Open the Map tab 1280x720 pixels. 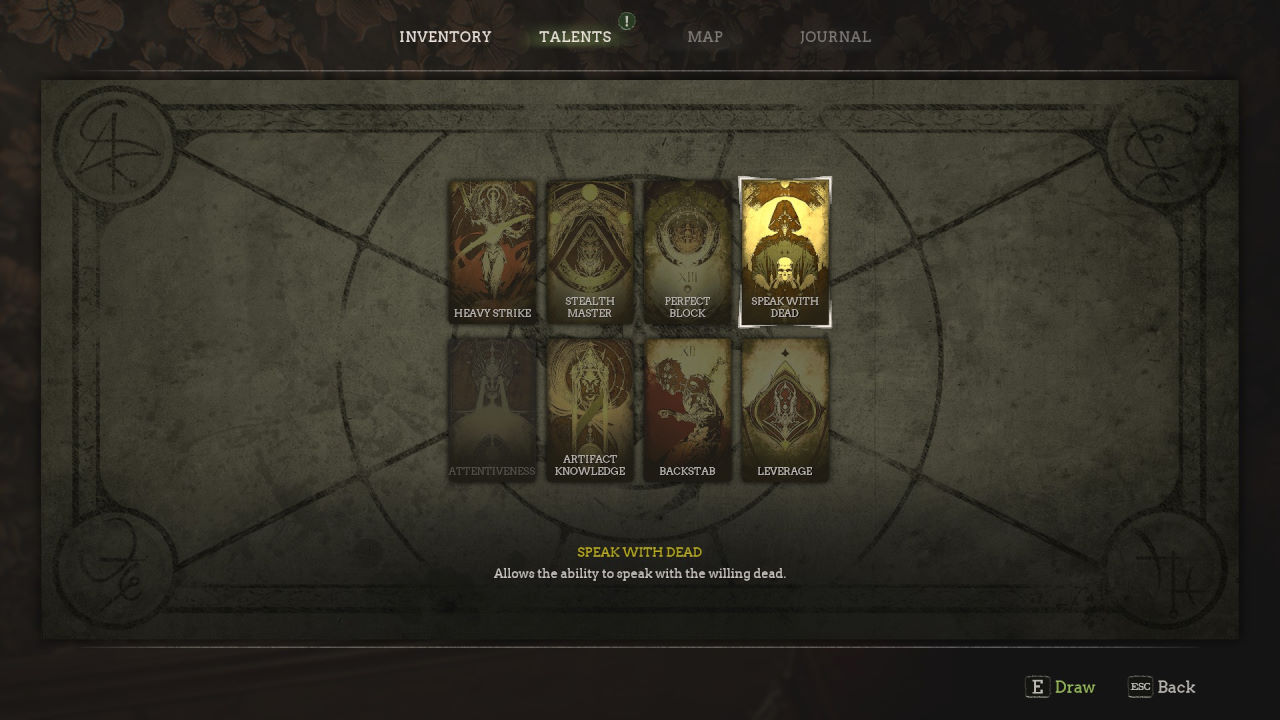pyautogui.click(x=705, y=37)
